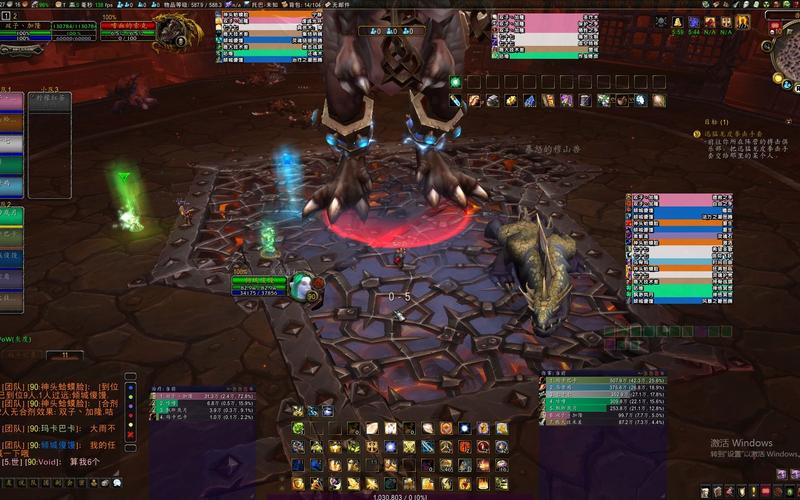Click the glowing green orb buff icon
Image resolution: width=800 pixels, height=500 pixels.
455,81
